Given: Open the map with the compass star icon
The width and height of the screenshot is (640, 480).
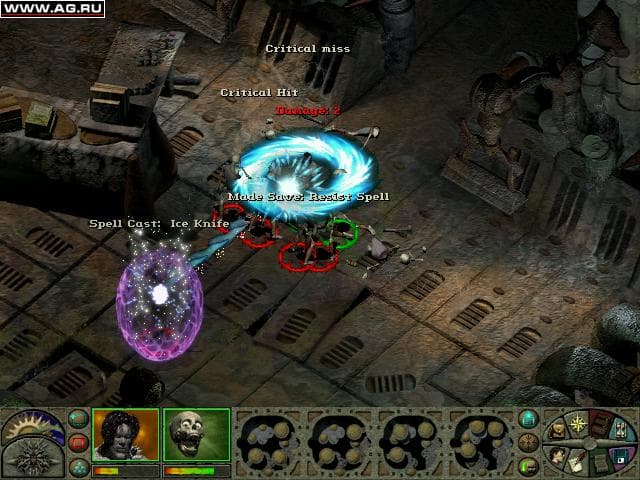Looking at the screenshot, I should 580,425.
